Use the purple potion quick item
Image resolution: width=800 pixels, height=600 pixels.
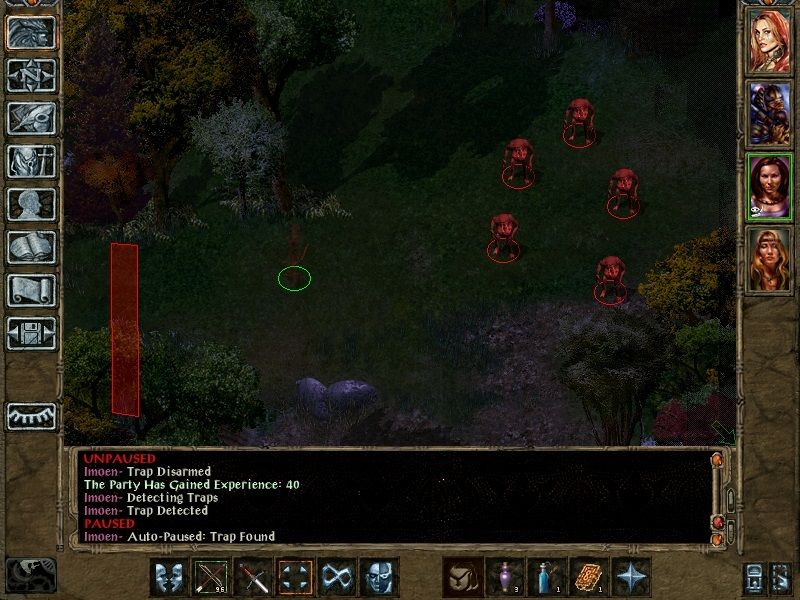pos(504,577)
